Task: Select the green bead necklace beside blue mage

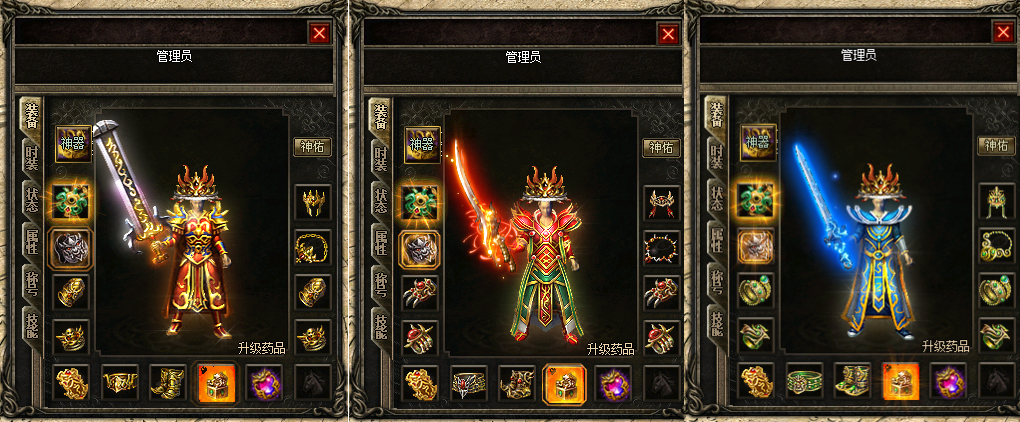Action: (x=996, y=247)
